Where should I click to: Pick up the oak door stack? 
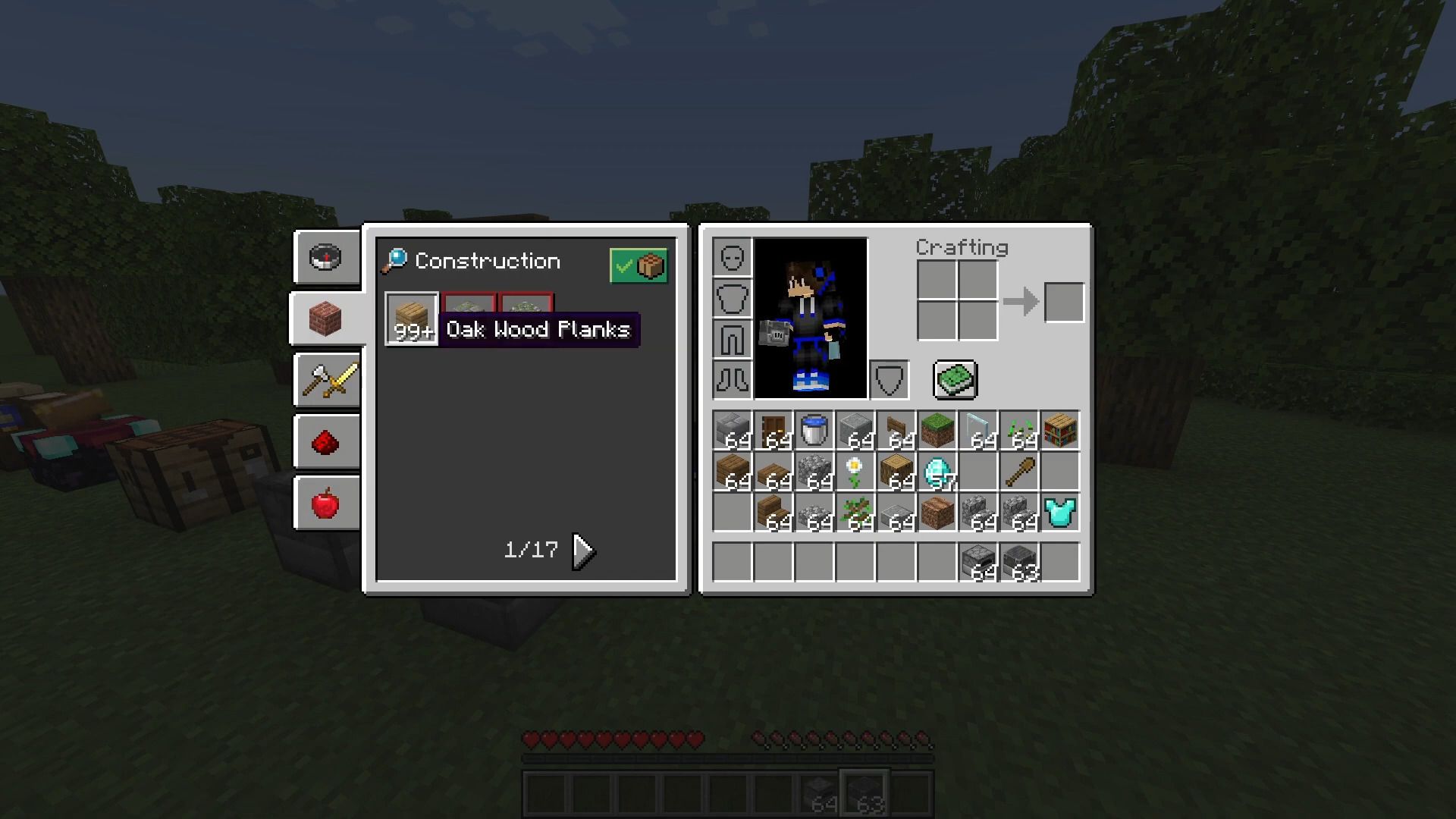(773, 430)
